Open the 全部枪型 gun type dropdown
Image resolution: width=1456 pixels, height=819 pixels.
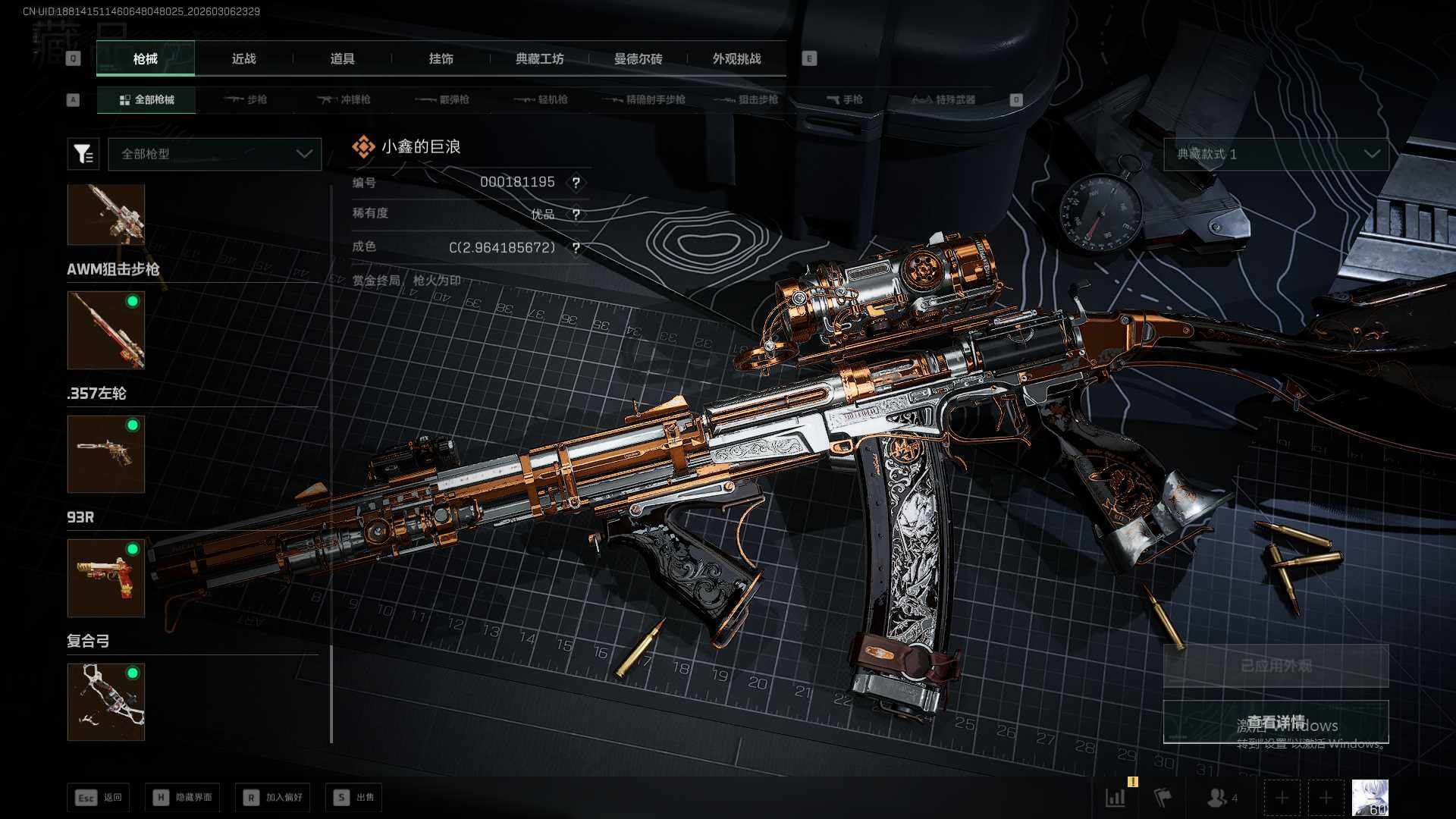pyautogui.click(x=215, y=154)
